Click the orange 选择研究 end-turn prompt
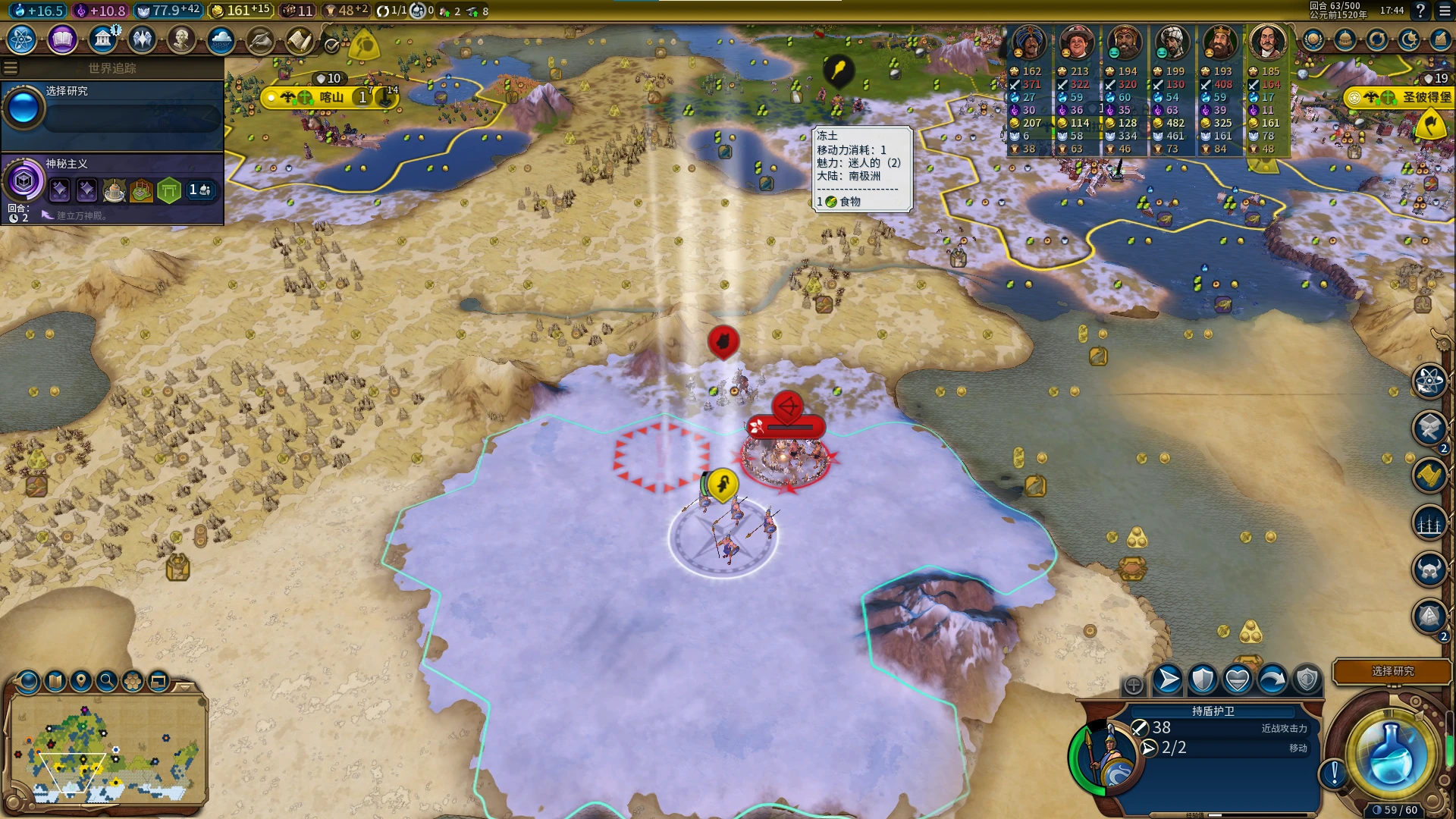Viewport: 1456px width, 819px height. click(1392, 671)
